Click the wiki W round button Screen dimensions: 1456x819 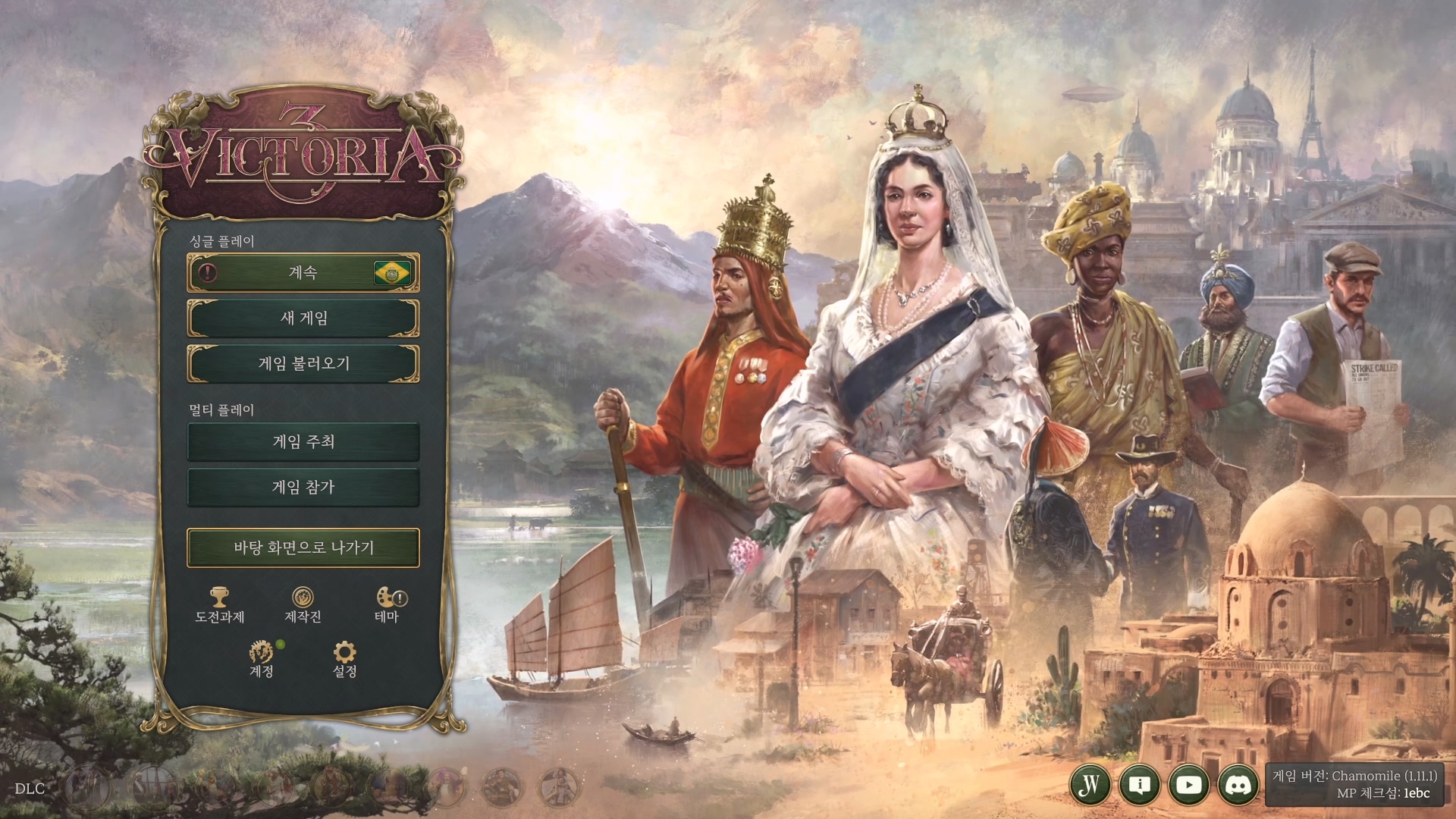[1090, 784]
